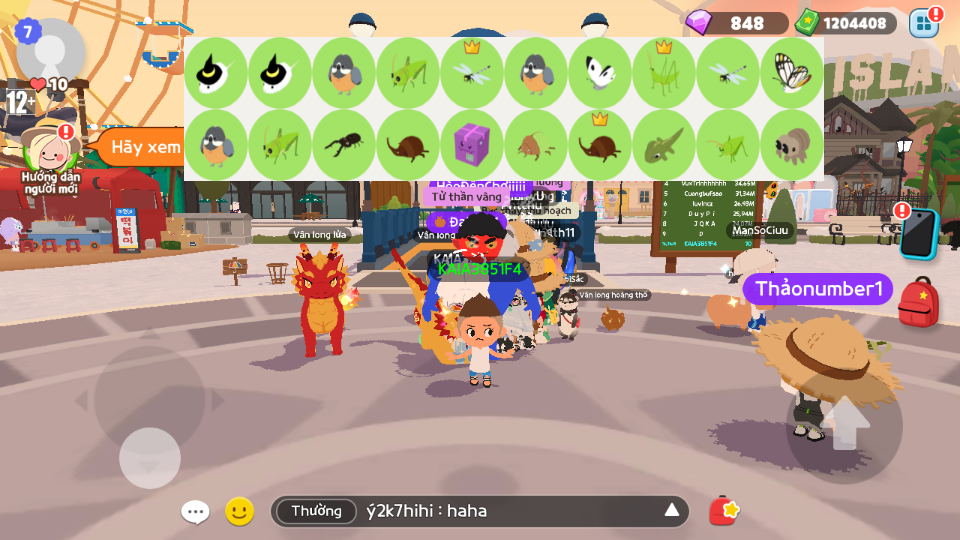The height and width of the screenshot is (540, 960).
Task: Select the white butterfly slot
Action: tap(600, 73)
